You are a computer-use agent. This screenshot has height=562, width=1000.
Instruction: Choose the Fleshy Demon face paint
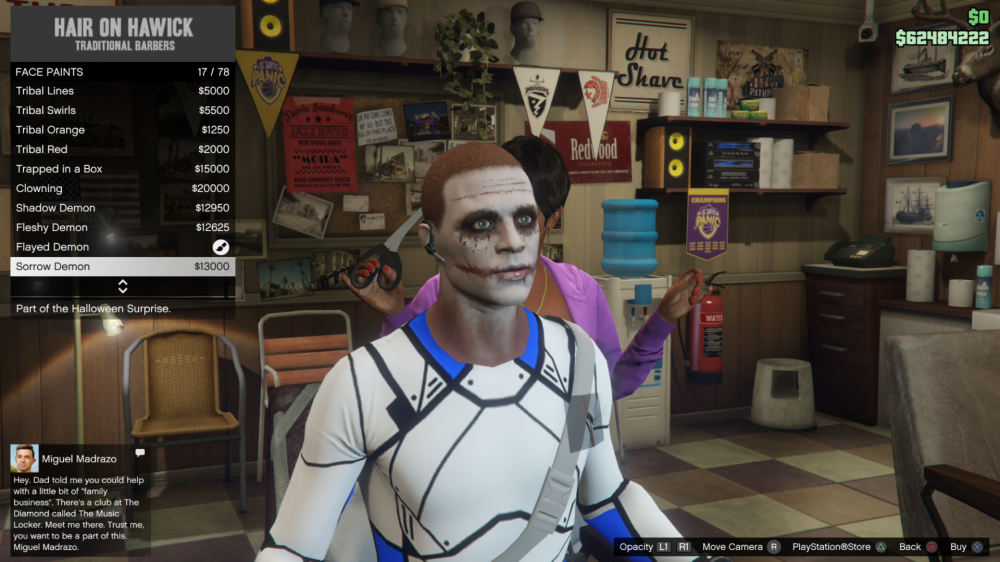pos(122,228)
